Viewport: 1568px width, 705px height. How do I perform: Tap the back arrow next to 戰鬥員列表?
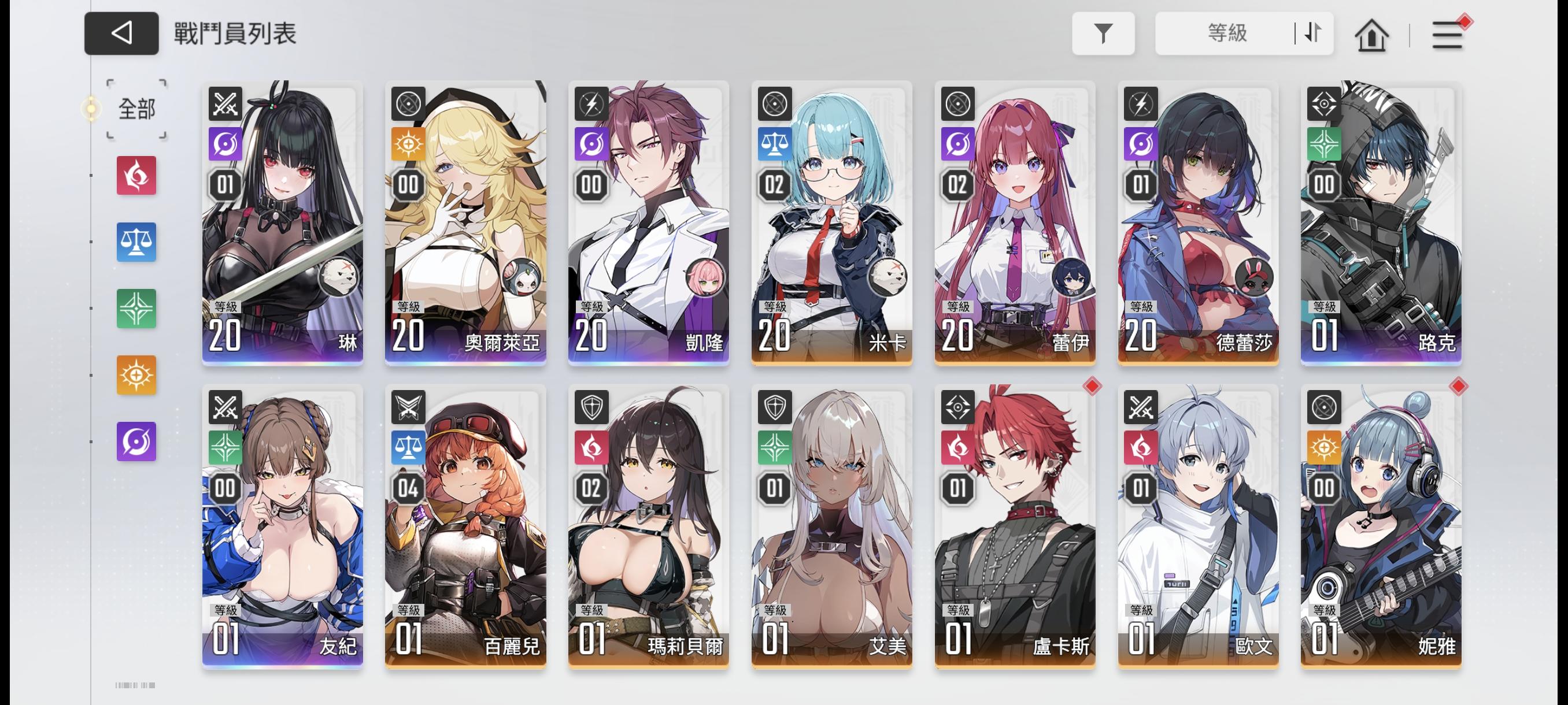pyautogui.click(x=121, y=34)
